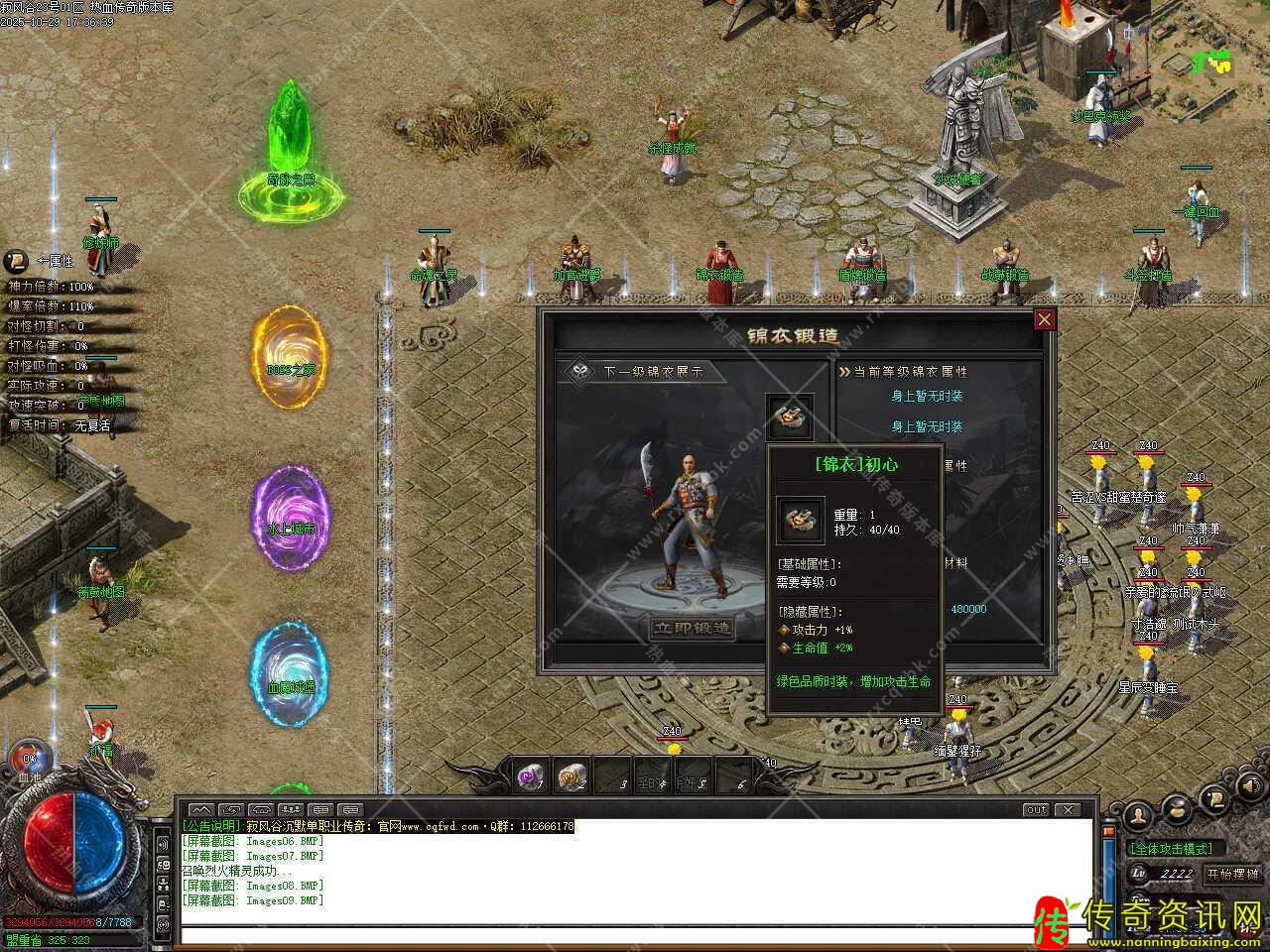The width and height of the screenshot is (1270, 952).
Task: Focus the chat text input field
Action: click(x=635, y=934)
